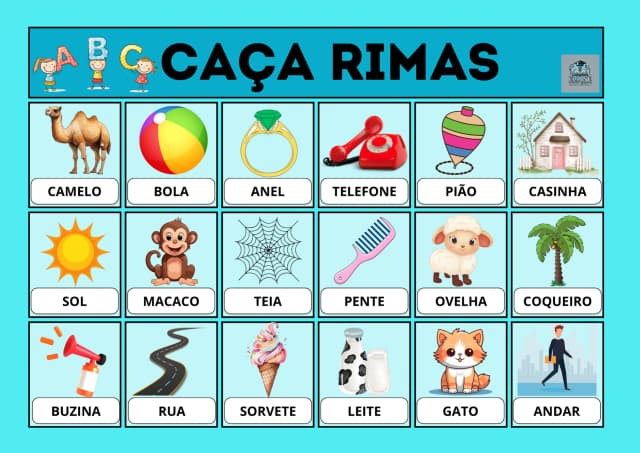
Task: Click the logo badge beside the title
Action: (x=580, y=74)
